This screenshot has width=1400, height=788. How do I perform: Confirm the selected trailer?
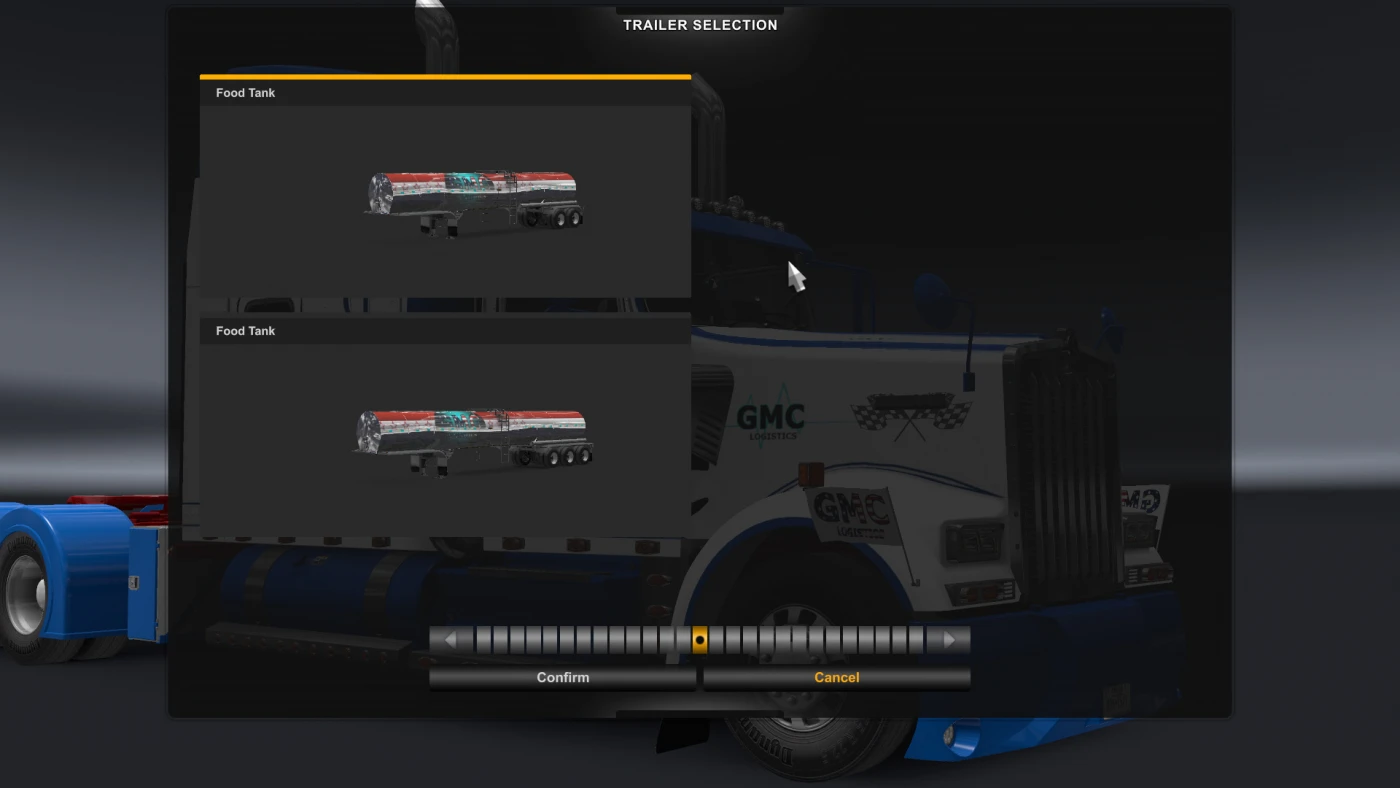coord(562,677)
